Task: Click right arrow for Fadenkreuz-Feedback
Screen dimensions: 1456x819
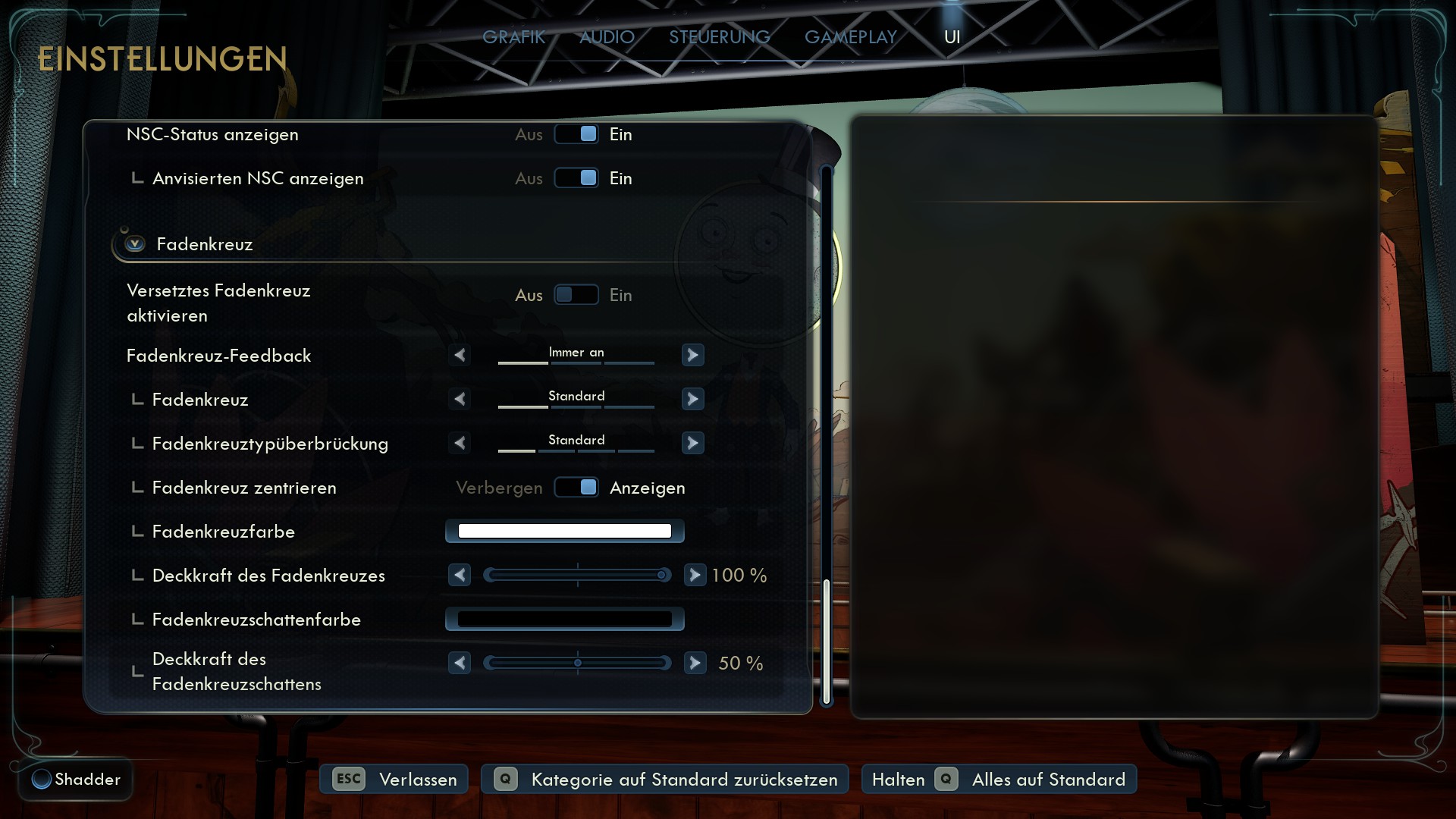Action: tap(692, 355)
